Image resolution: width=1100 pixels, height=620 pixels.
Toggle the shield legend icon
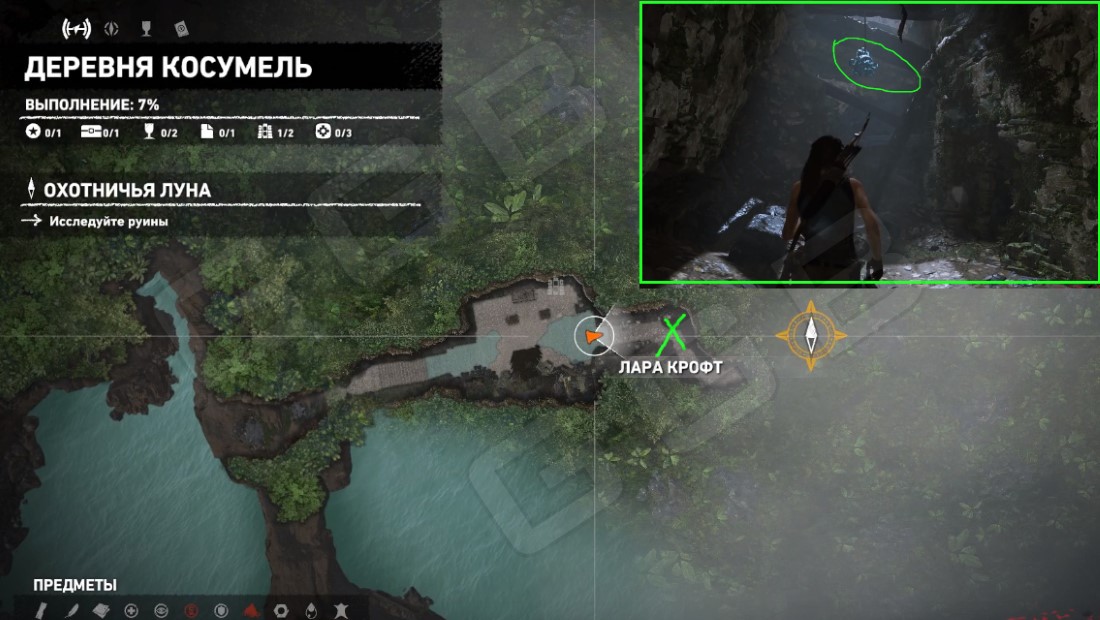pyautogui.click(x=221, y=610)
